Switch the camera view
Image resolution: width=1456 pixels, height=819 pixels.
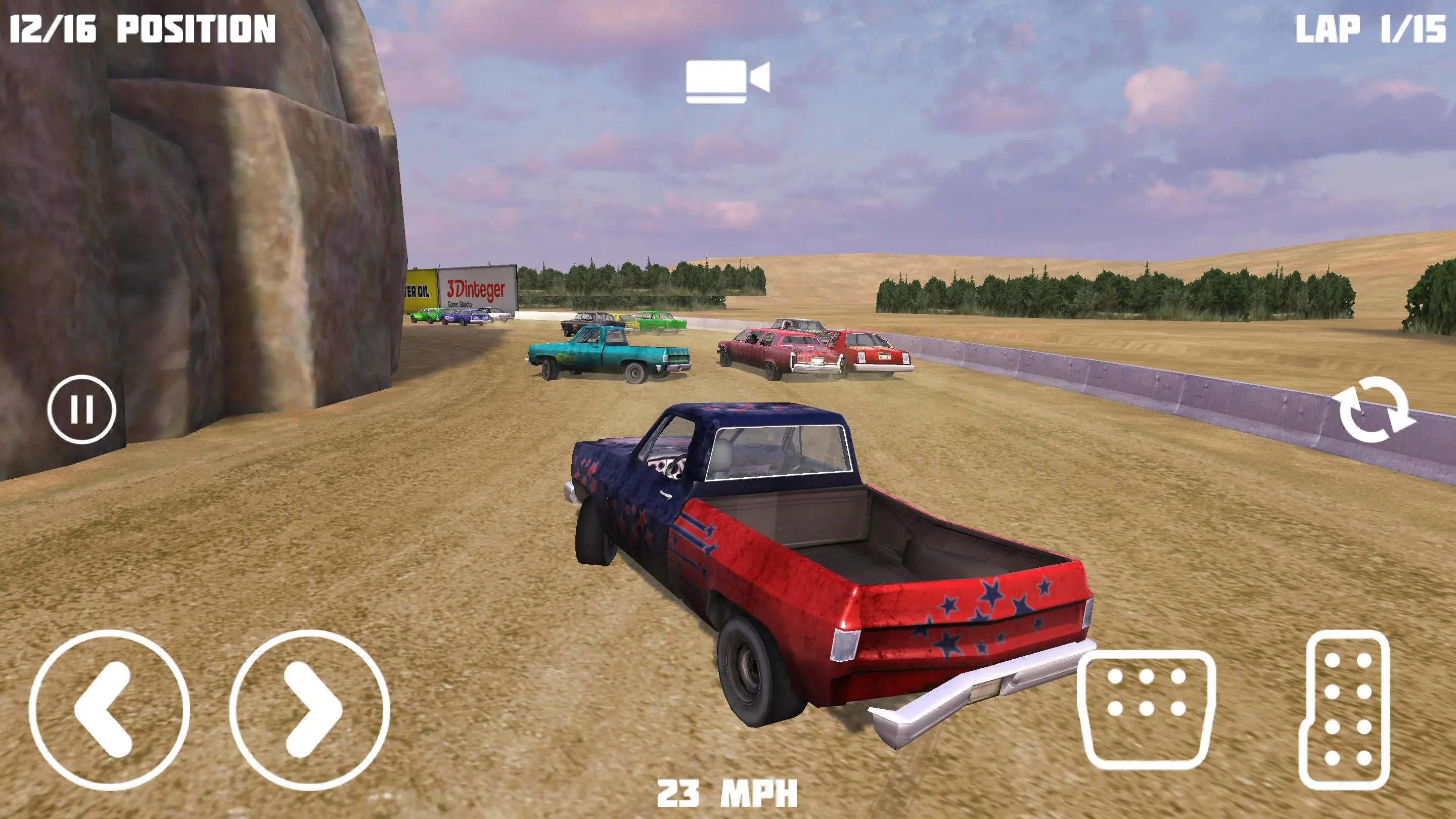point(727,81)
